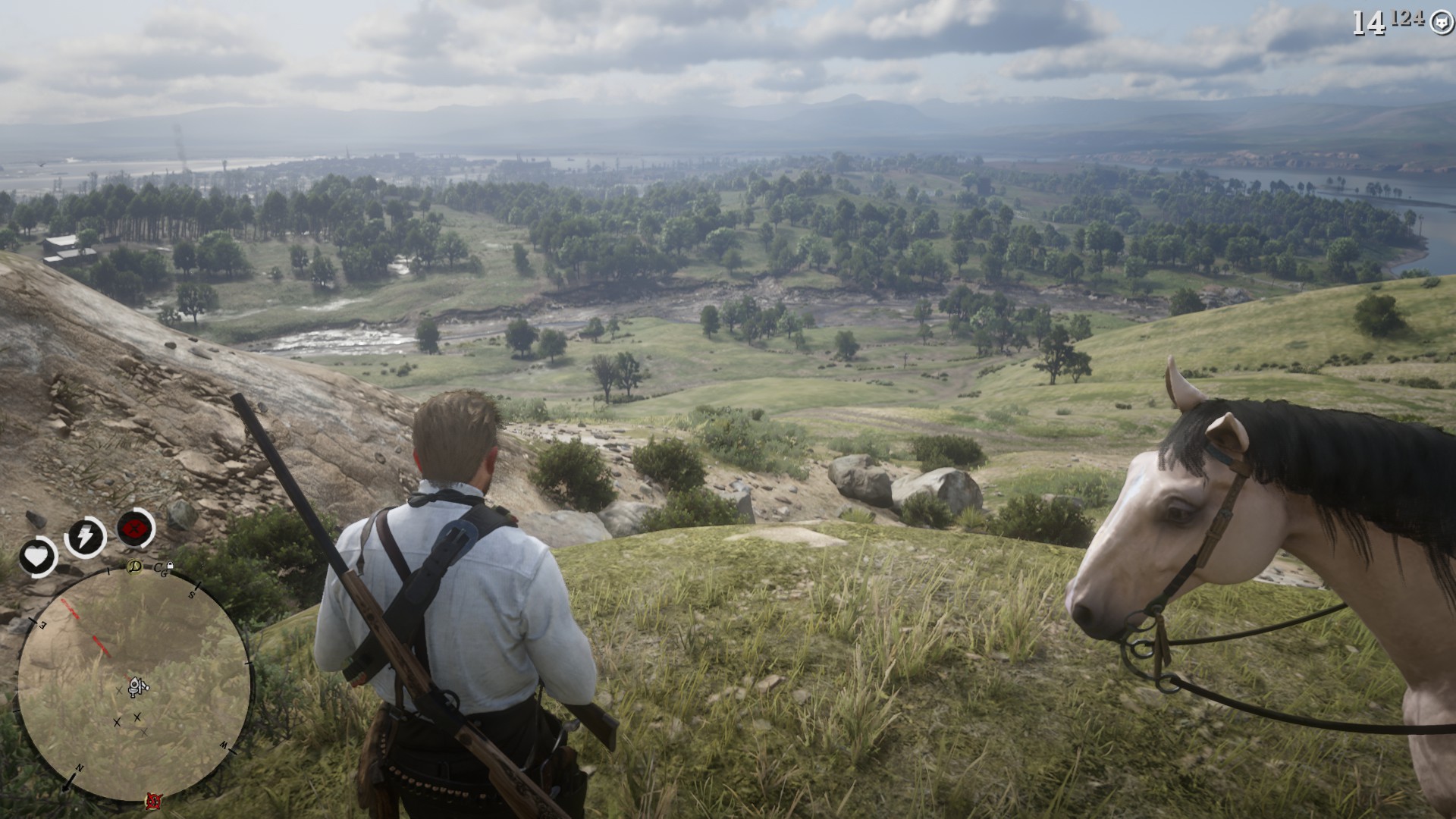
Task: Click the padlock icon above the minimap
Action: (170, 566)
